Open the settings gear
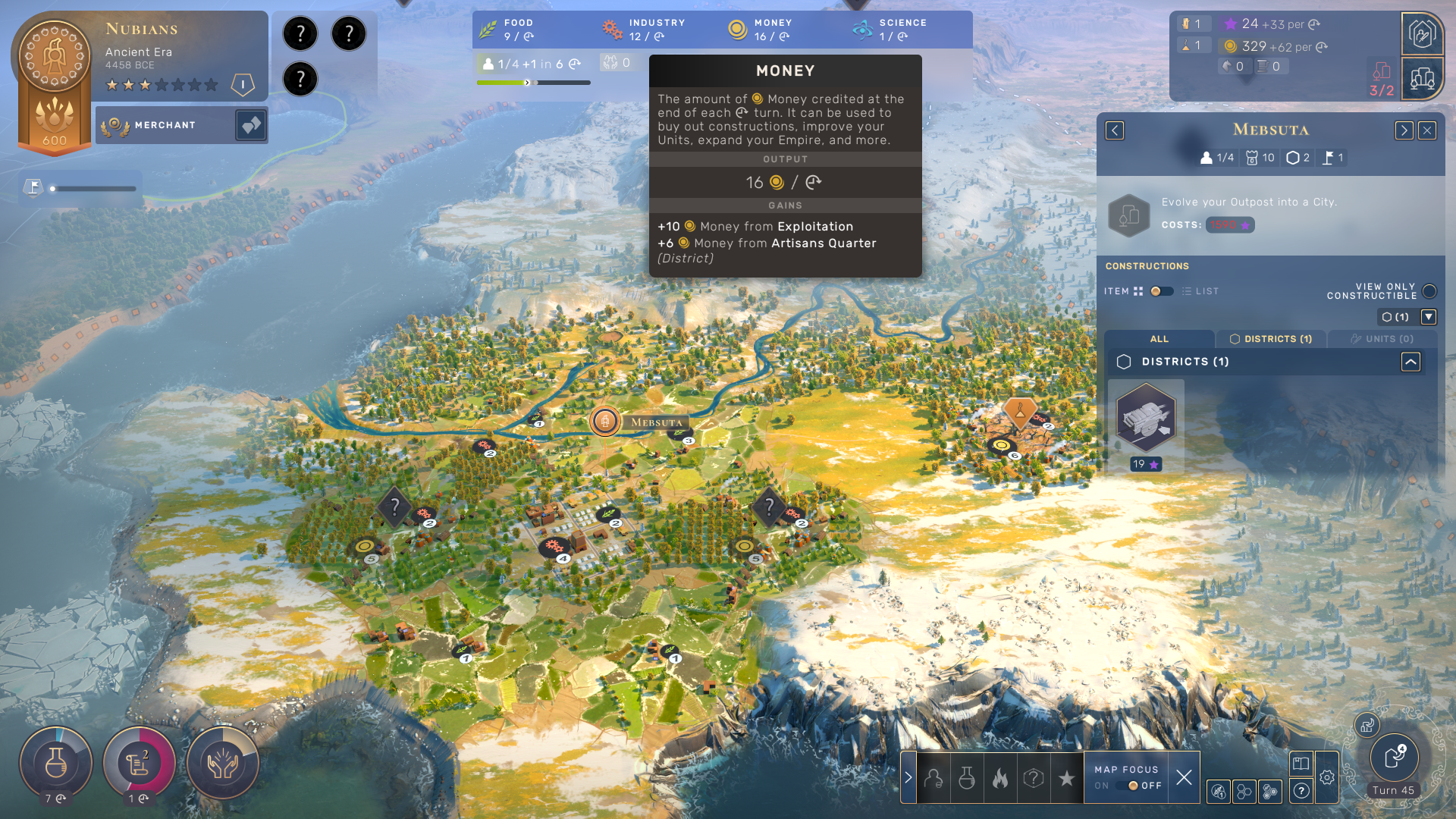Screen dimensions: 1456x819 [1327, 777]
